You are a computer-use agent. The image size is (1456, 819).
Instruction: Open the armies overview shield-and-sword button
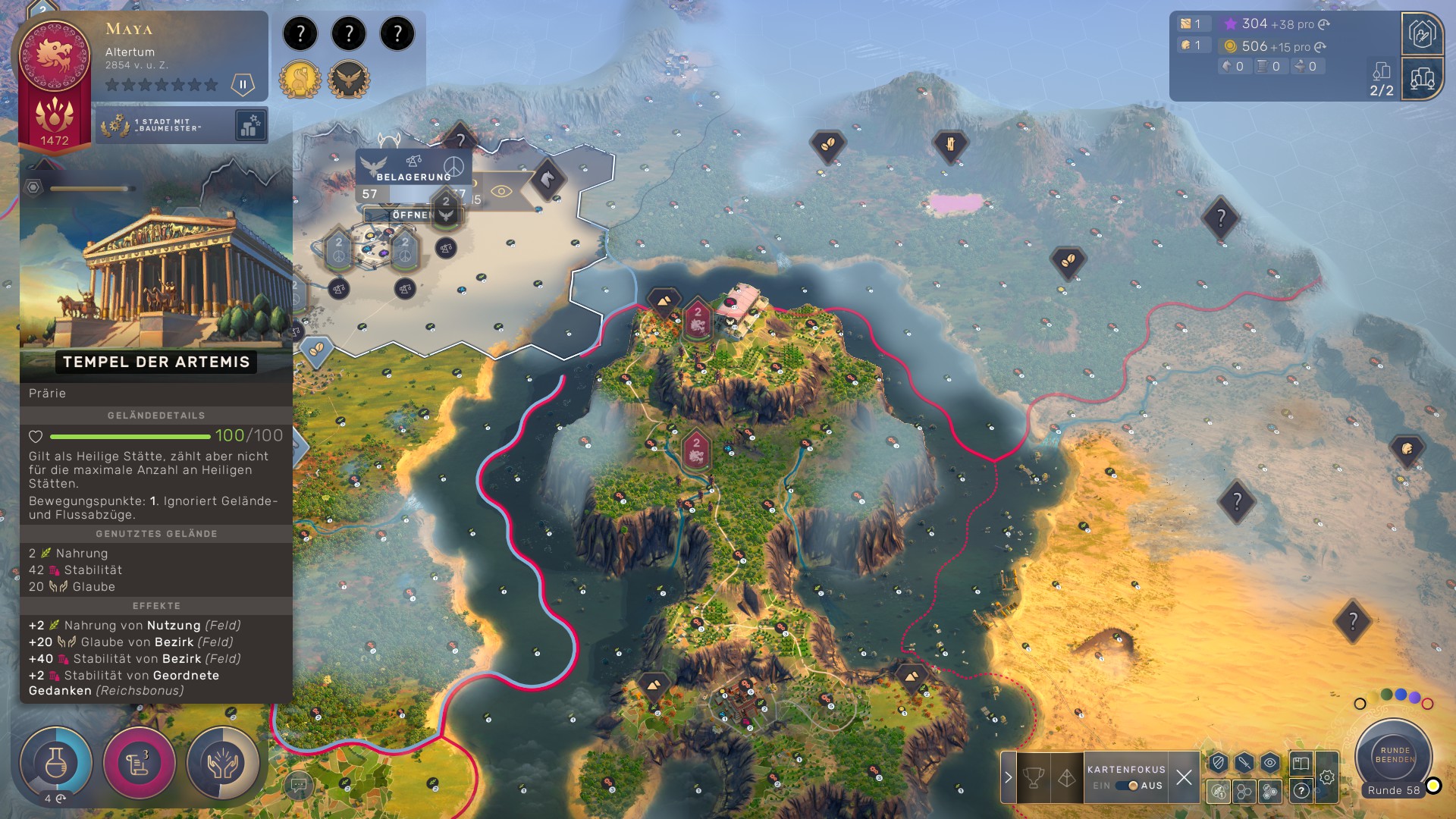[1422, 34]
